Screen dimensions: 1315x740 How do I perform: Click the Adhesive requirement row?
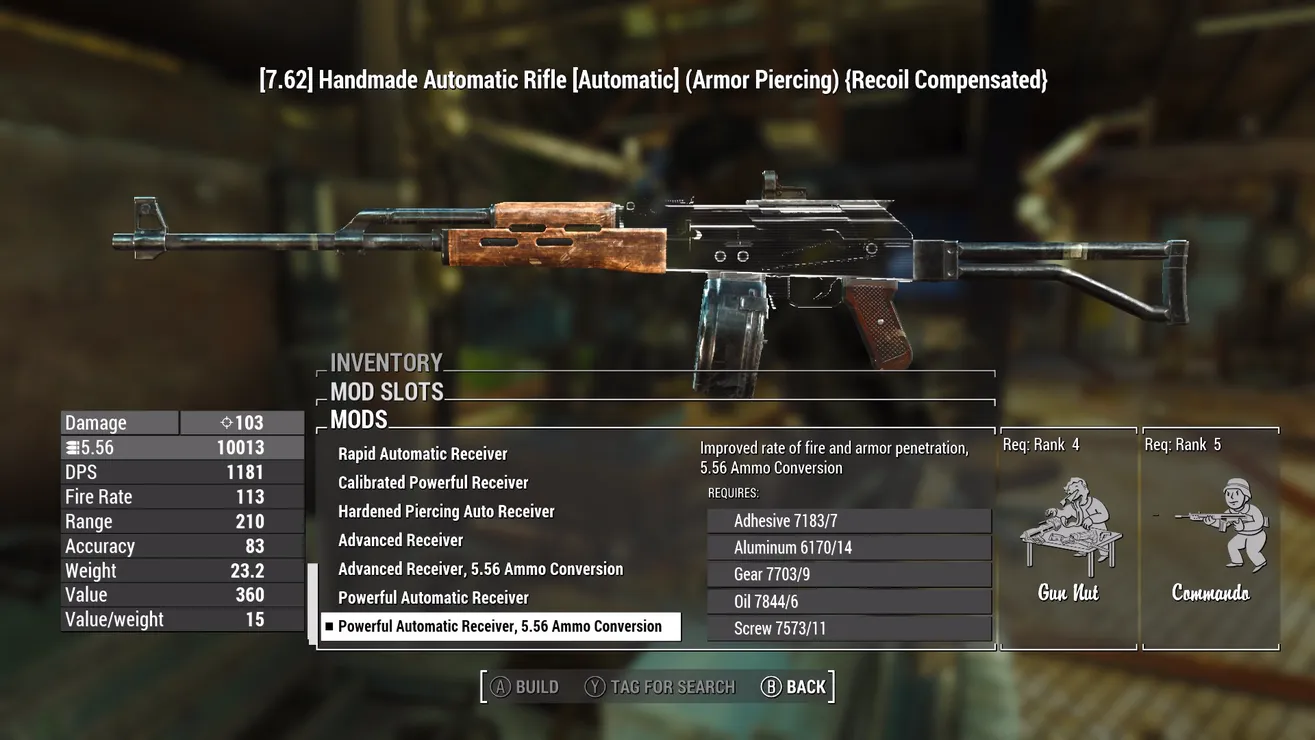pos(848,521)
